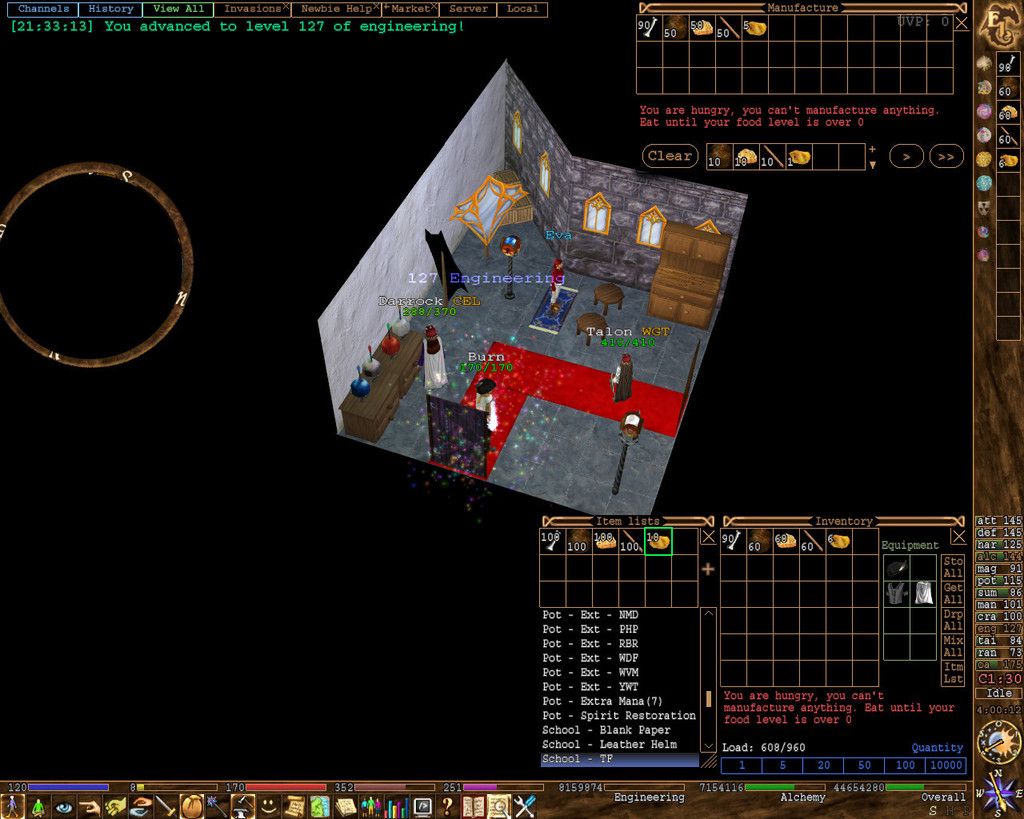This screenshot has width=1024, height=819.
Task: Select 'Pot - Spirit Restoration' list entry
Action: point(618,715)
